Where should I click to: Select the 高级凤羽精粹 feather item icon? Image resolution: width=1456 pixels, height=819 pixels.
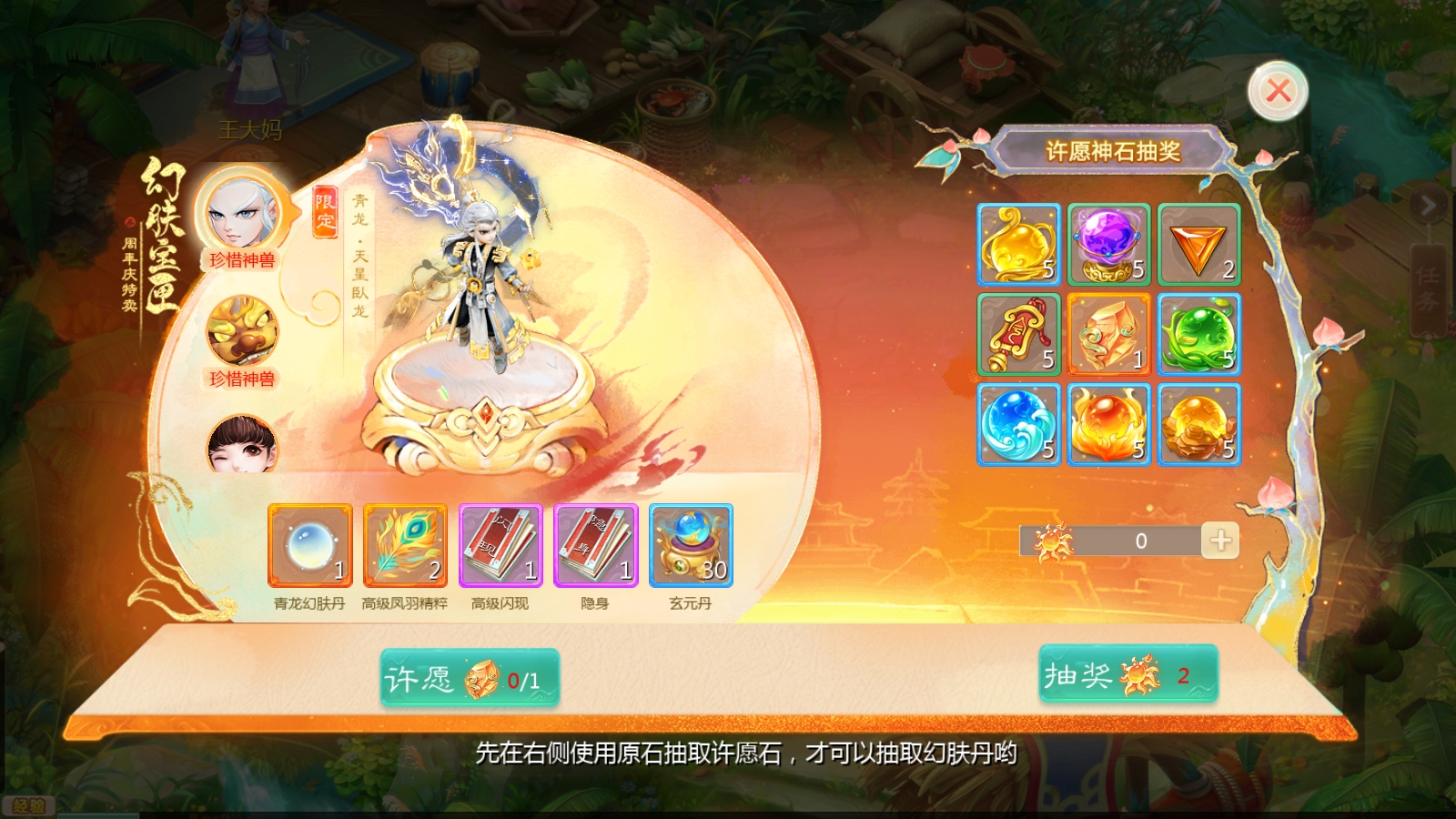(405, 546)
